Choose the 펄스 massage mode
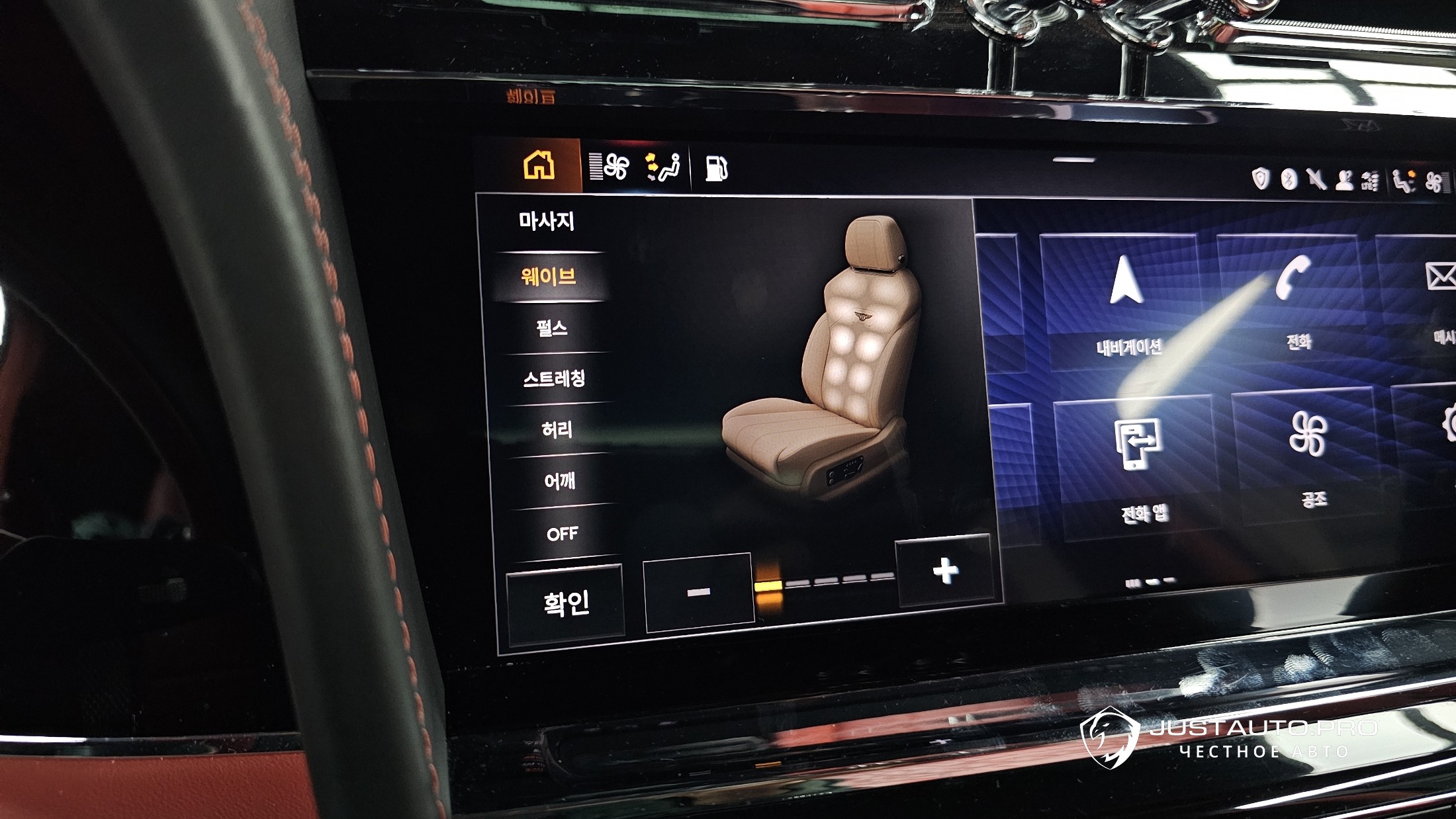The height and width of the screenshot is (819, 1456). pos(552,327)
